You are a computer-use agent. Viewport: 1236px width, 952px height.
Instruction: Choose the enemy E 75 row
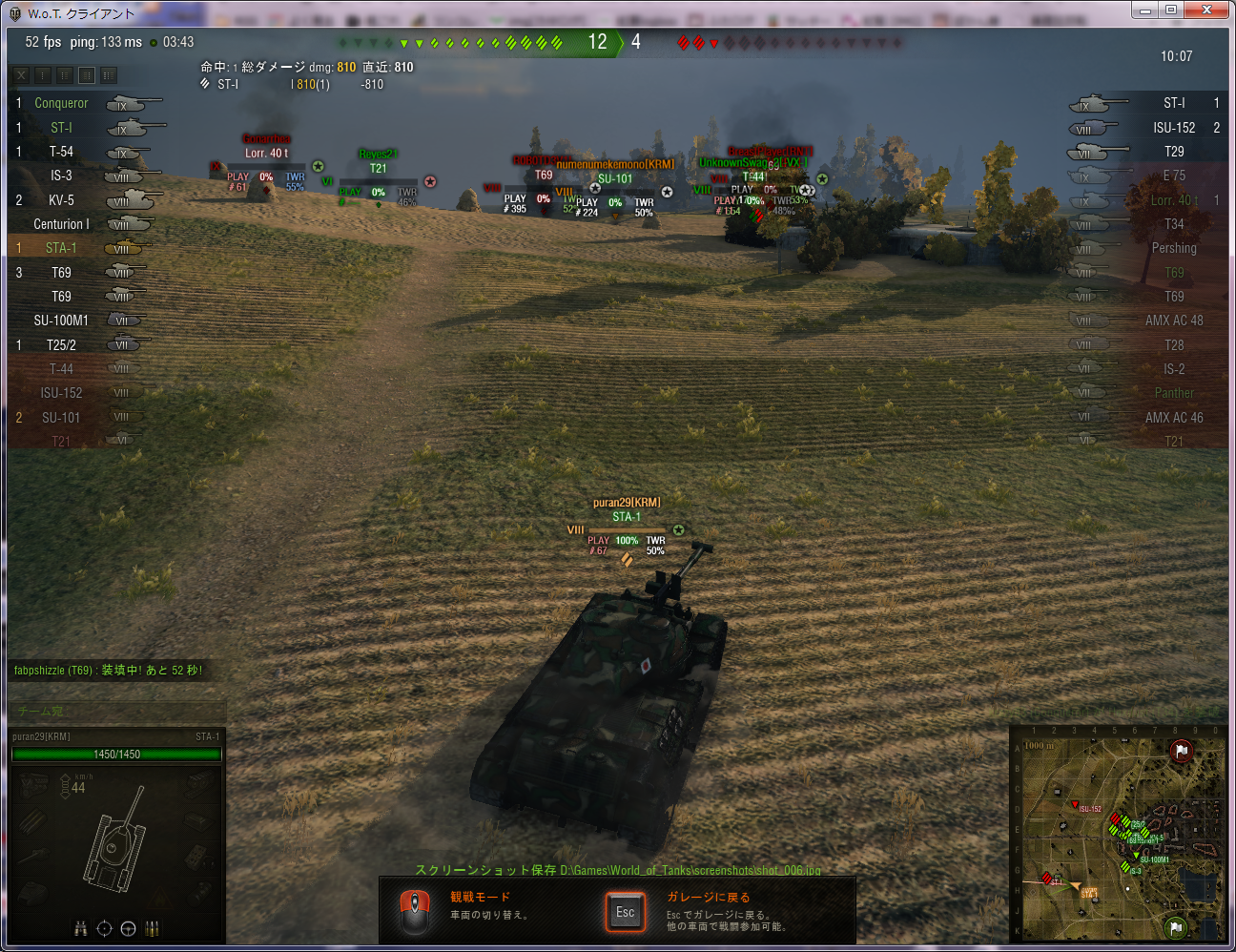point(1173,176)
